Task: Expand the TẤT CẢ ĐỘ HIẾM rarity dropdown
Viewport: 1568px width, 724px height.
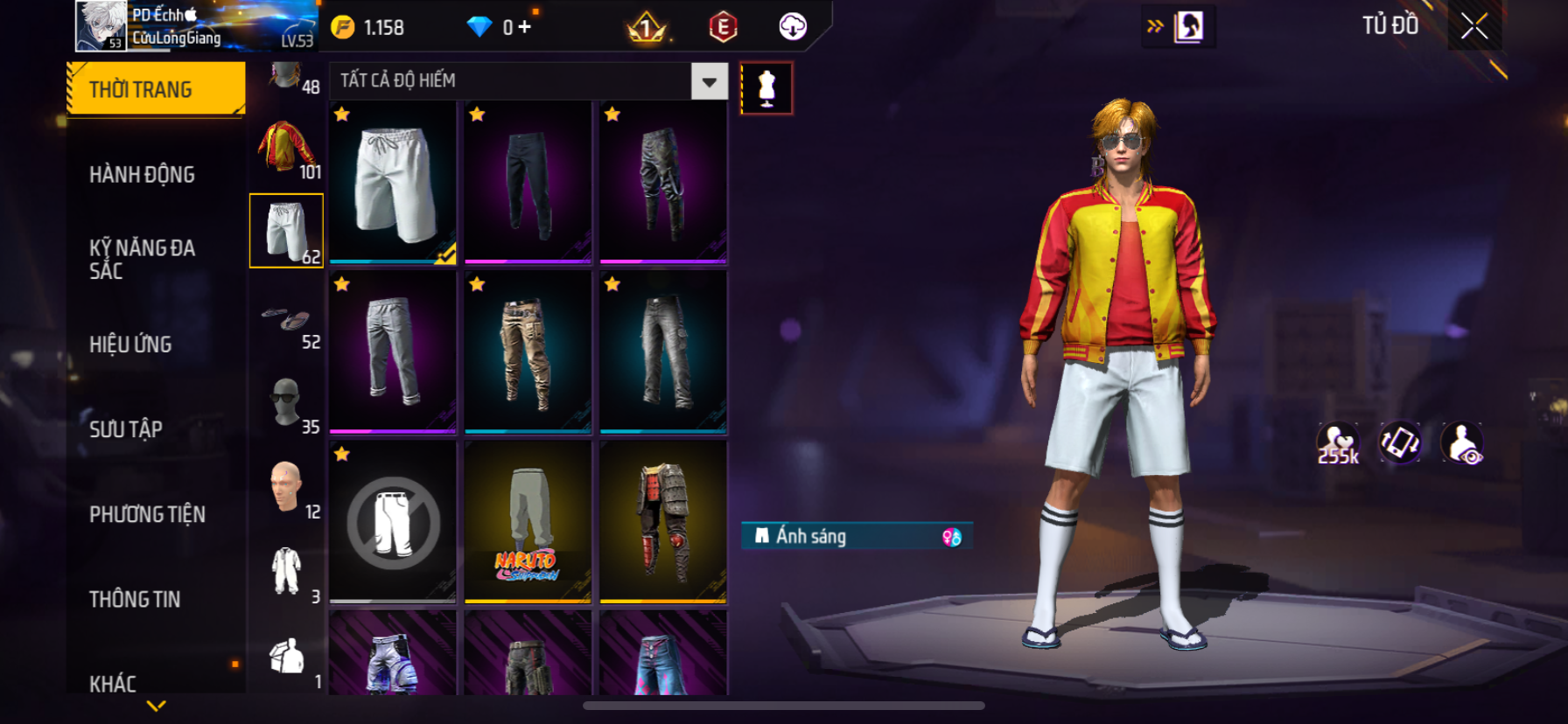Action: click(x=709, y=81)
